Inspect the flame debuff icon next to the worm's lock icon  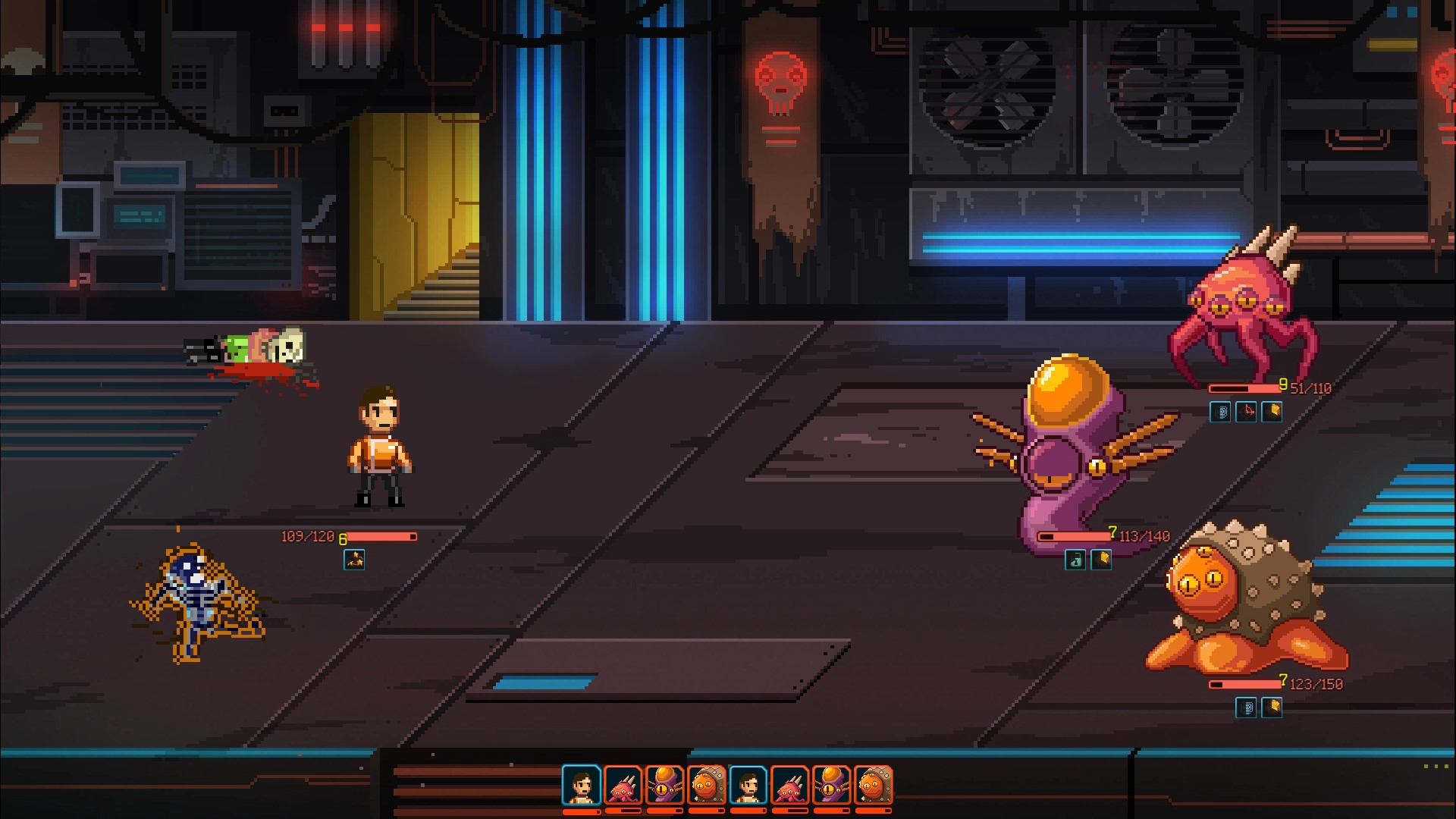tap(1101, 560)
